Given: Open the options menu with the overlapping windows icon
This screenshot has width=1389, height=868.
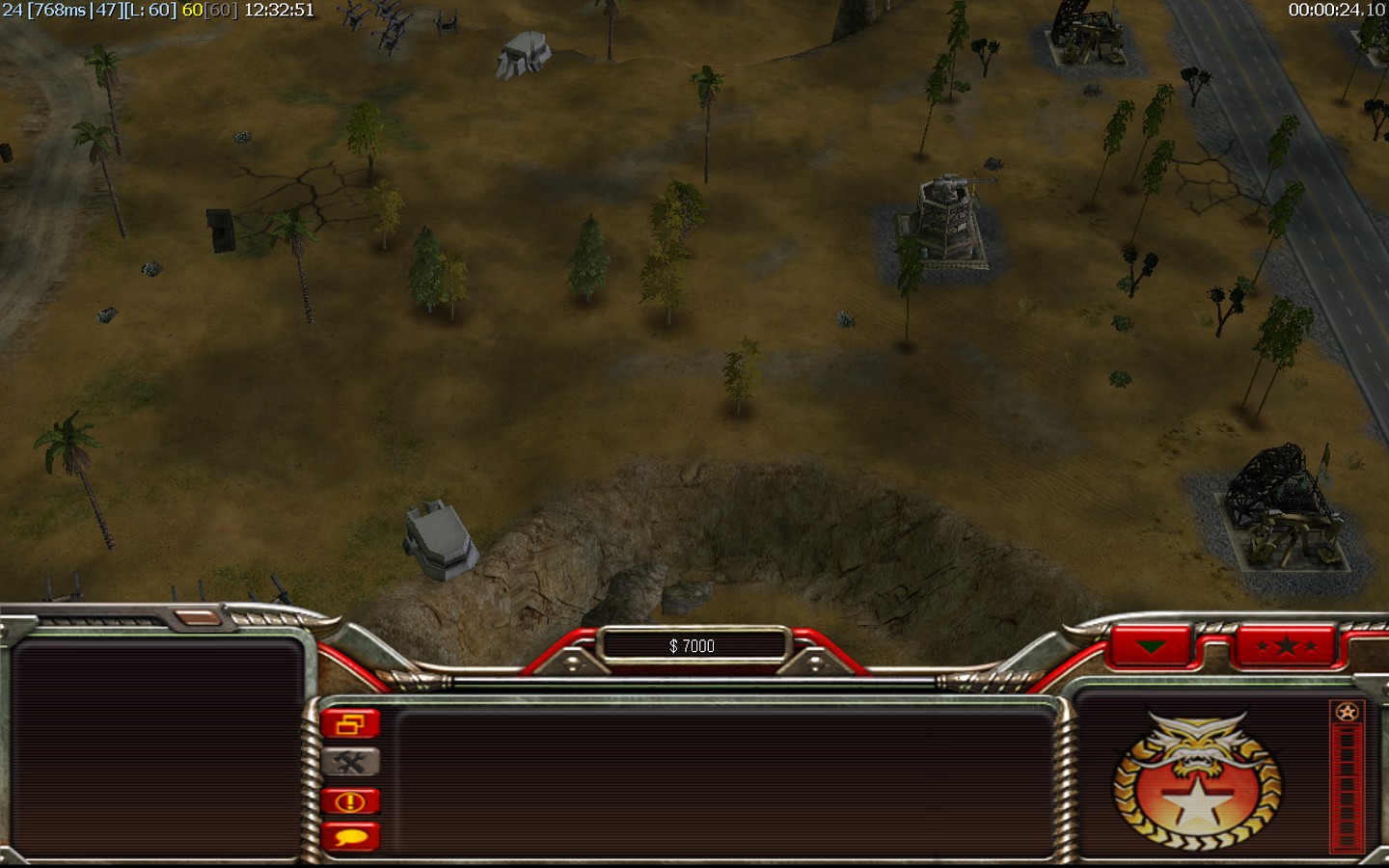Looking at the screenshot, I should click(x=350, y=723).
